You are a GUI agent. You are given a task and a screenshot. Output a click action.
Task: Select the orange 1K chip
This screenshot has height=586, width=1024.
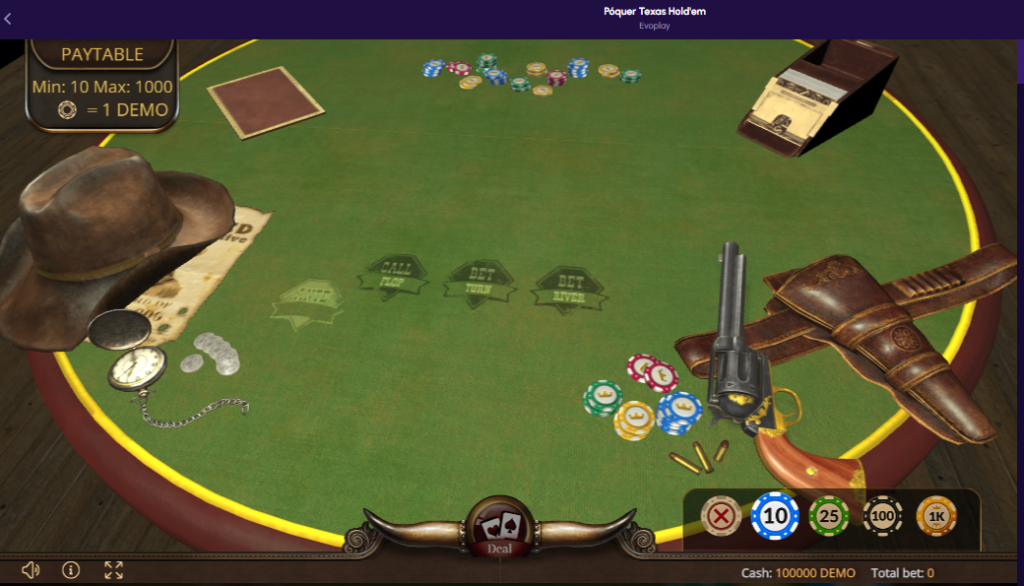[x=936, y=516]
